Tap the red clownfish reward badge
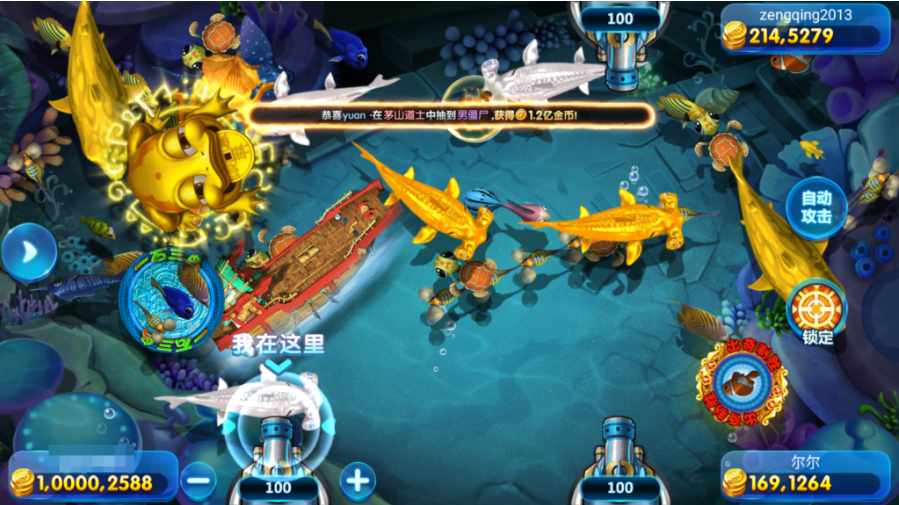Screen dimensions: 899x505 coord(742,382)
